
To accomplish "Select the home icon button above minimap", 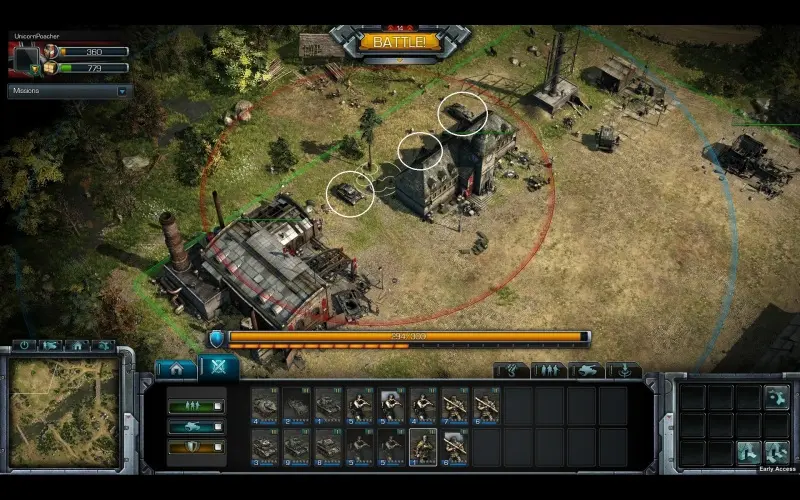I will point(77,345).
